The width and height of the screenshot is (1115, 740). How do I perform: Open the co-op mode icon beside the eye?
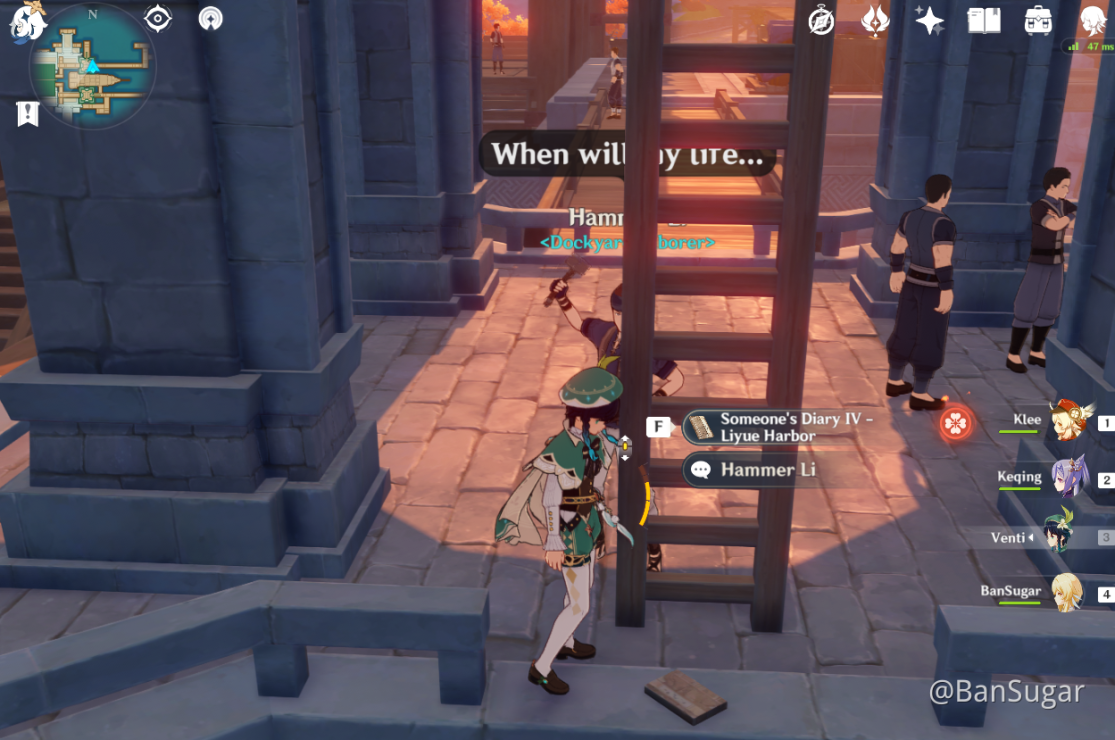point(210,18)
